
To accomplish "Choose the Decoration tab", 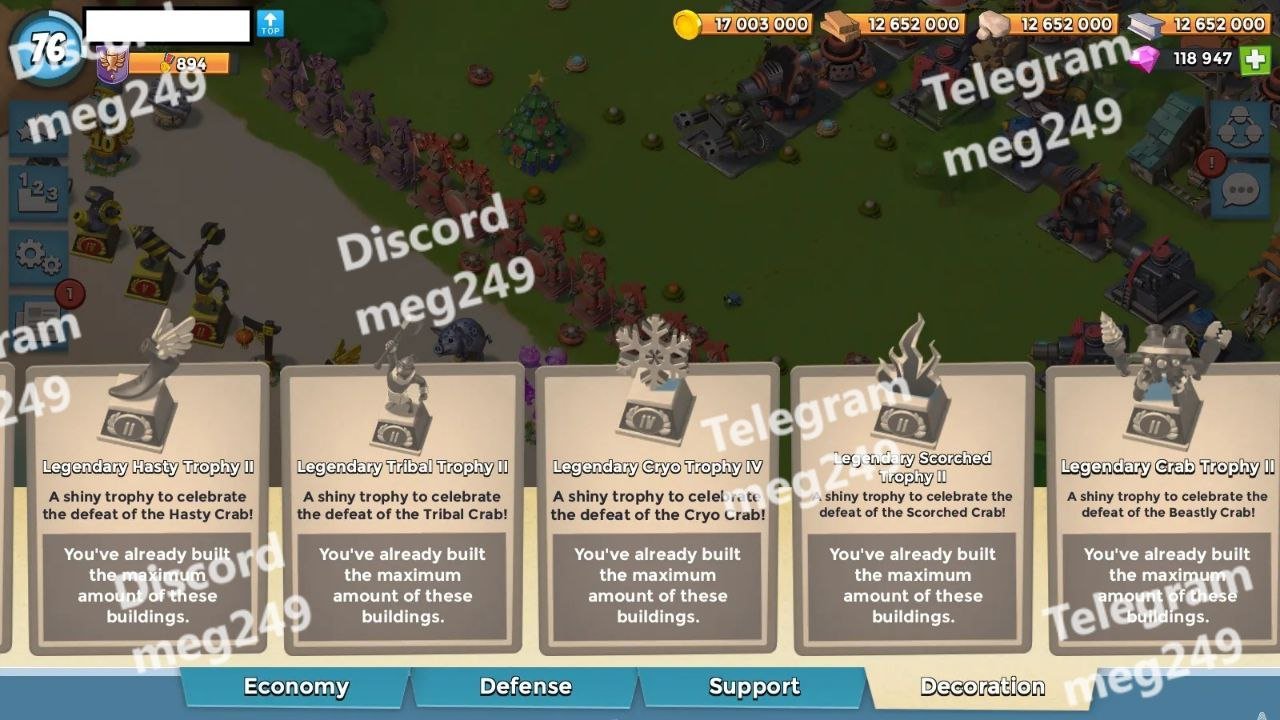I will tap(982, 687).
